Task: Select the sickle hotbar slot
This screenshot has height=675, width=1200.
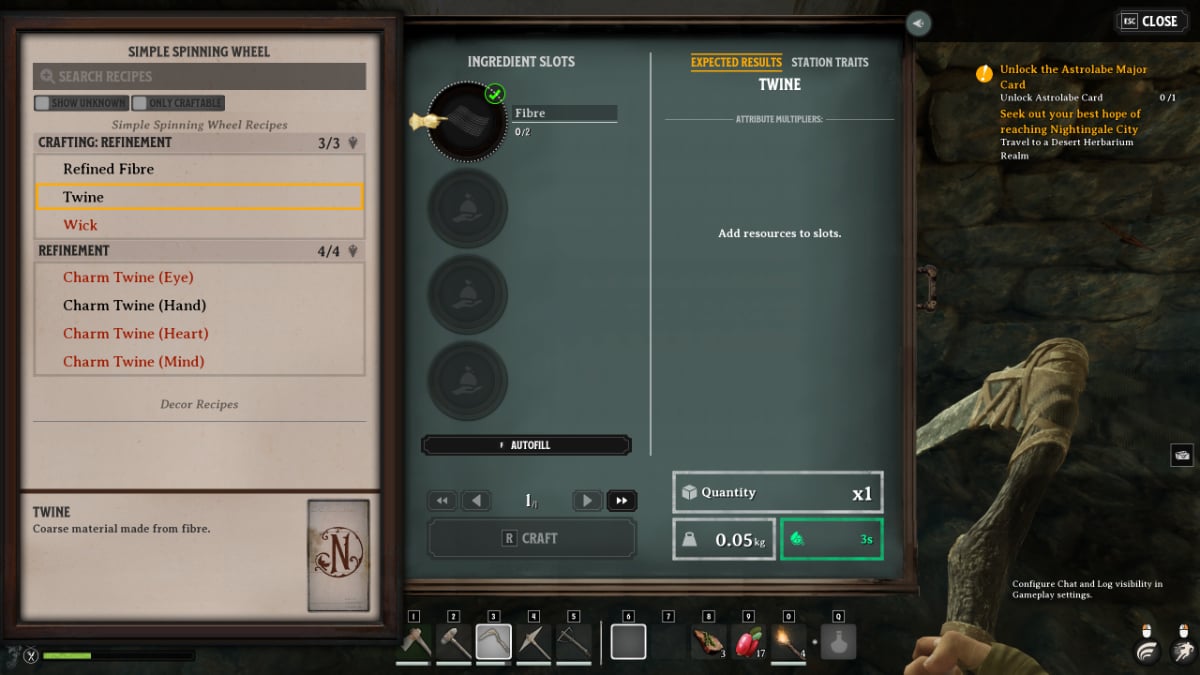Action: (493, 642)
